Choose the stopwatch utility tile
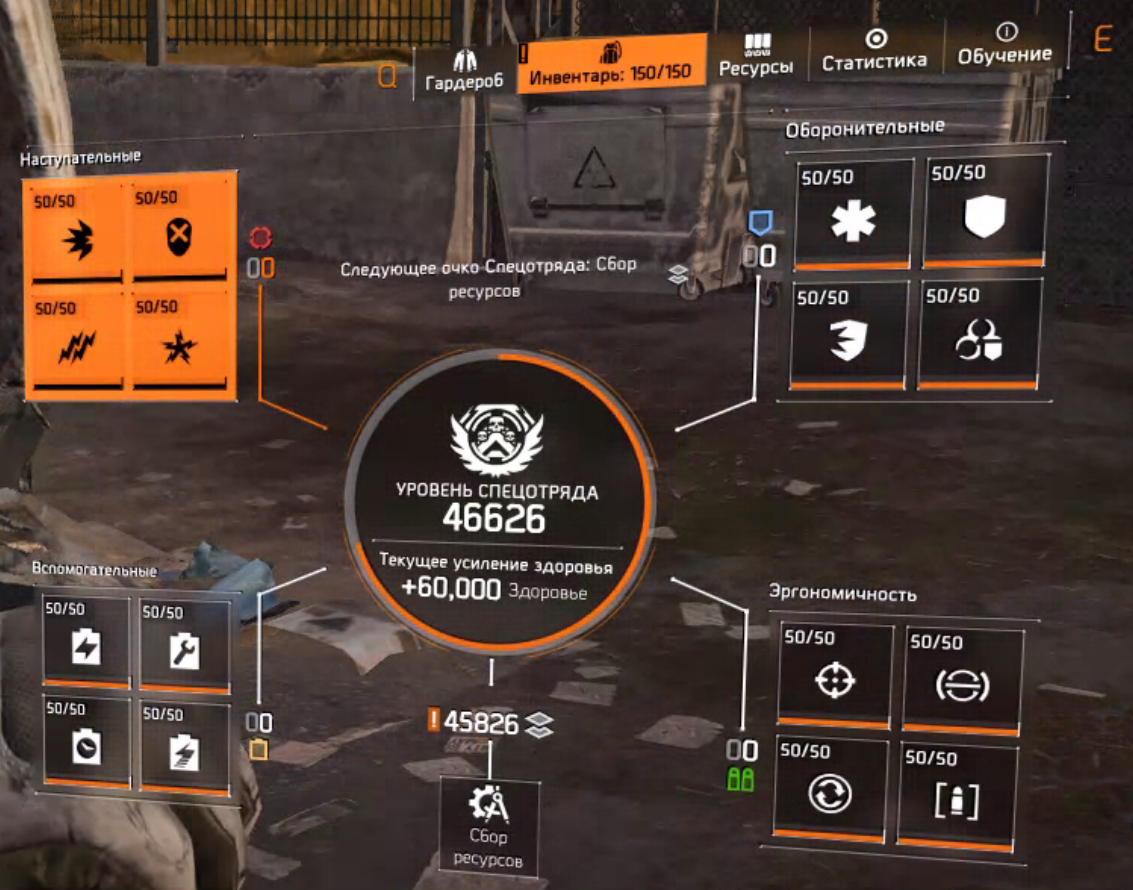The height and width of the screenshot is (890, 1133). (86, 741)
